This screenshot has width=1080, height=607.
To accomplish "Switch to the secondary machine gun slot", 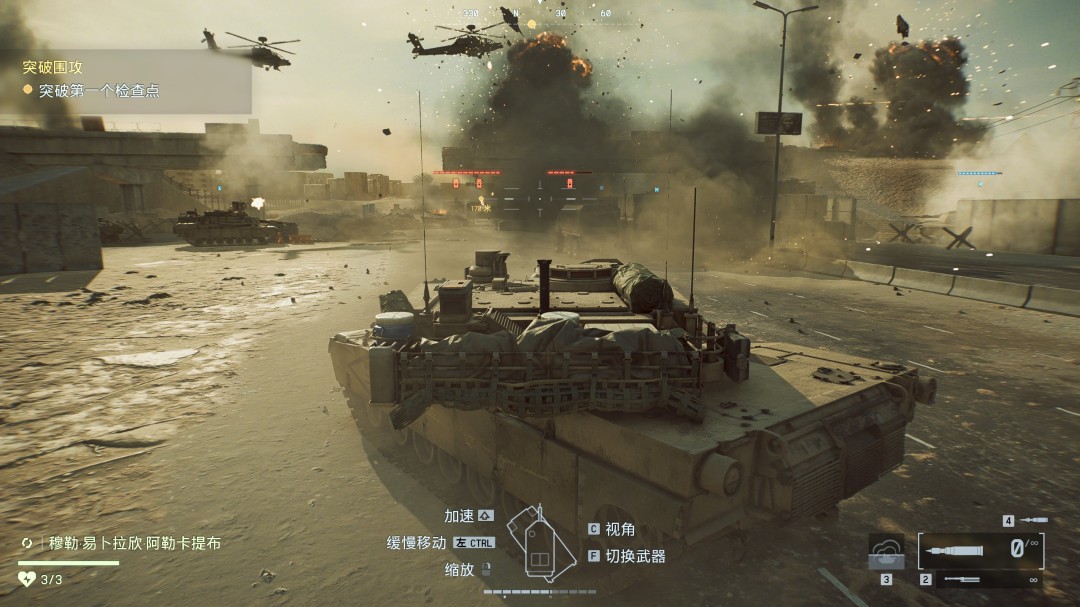I will point(982,580).
